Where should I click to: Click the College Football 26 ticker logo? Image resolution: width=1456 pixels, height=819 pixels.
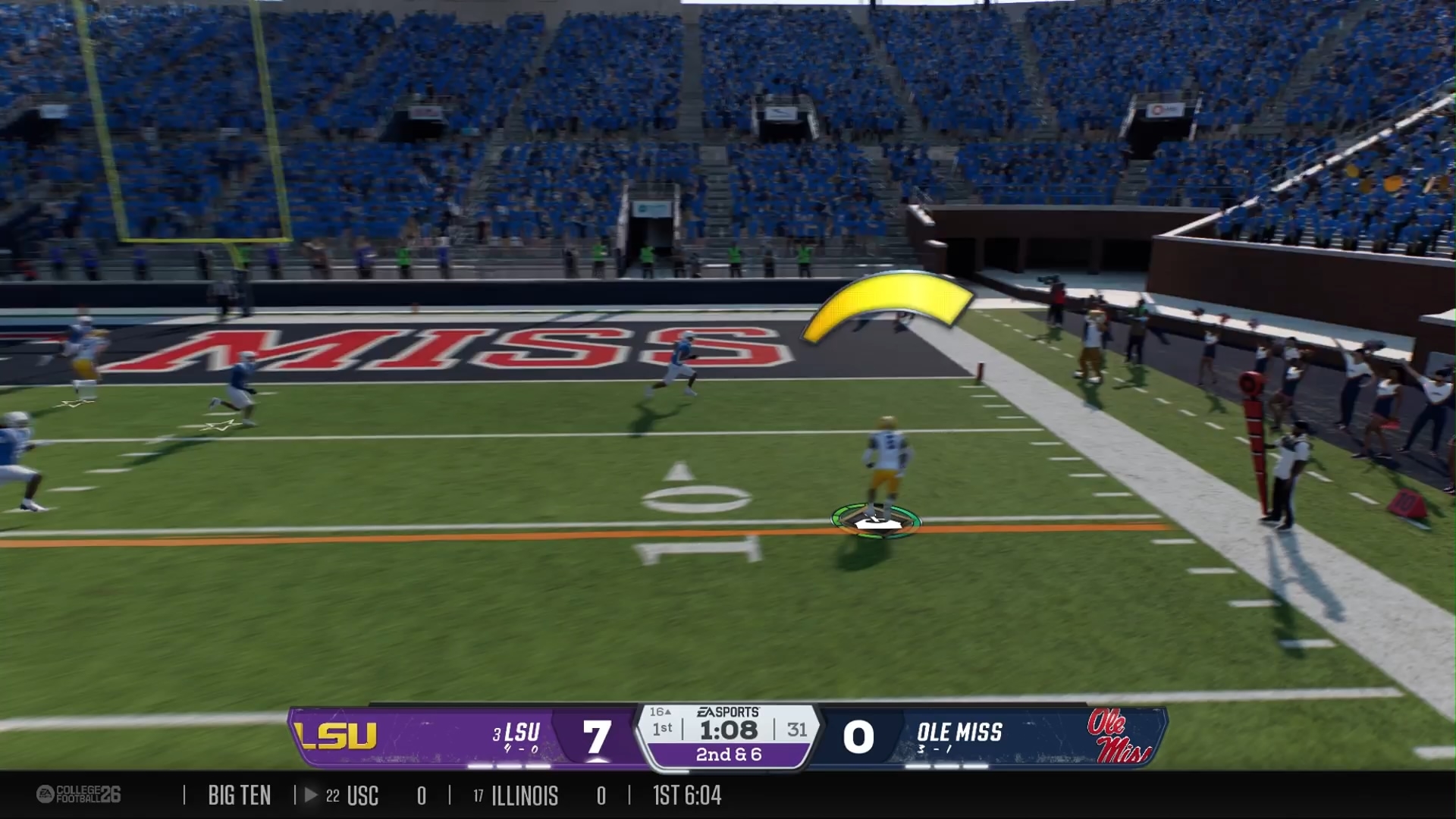(78, 794)
